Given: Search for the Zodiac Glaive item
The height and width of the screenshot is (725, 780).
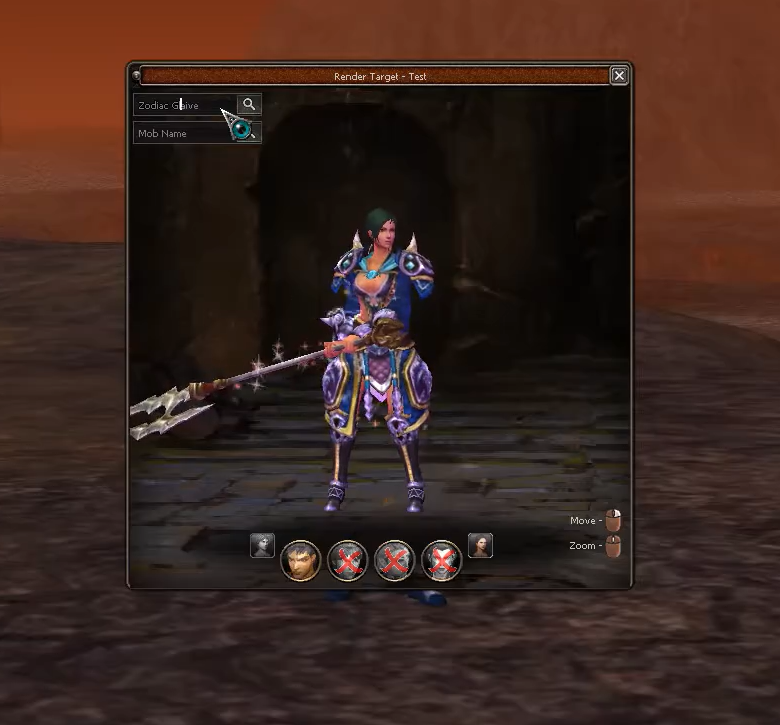Looking at the screenshot, I should pyautogui.click(x=249, y=104).
